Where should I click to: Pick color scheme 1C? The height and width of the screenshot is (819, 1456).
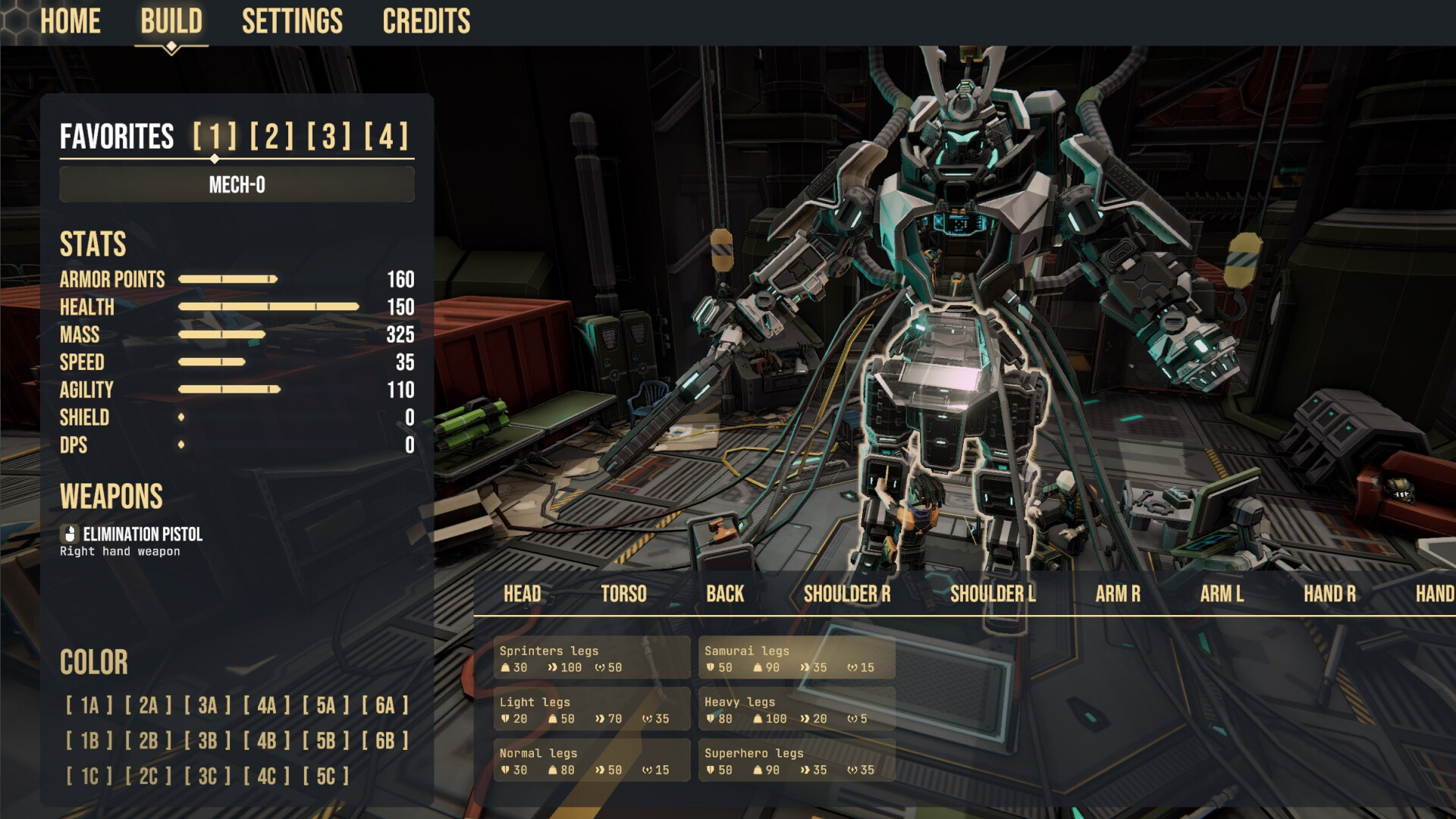(89, 776)
